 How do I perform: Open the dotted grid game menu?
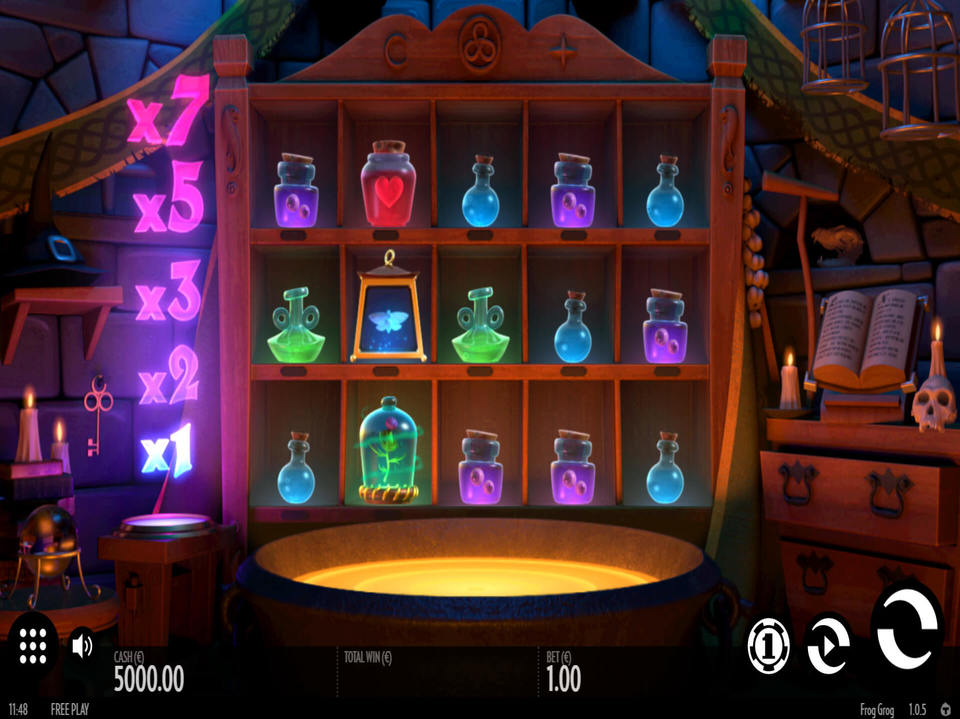pyautogui.click(x=34, y=645)
